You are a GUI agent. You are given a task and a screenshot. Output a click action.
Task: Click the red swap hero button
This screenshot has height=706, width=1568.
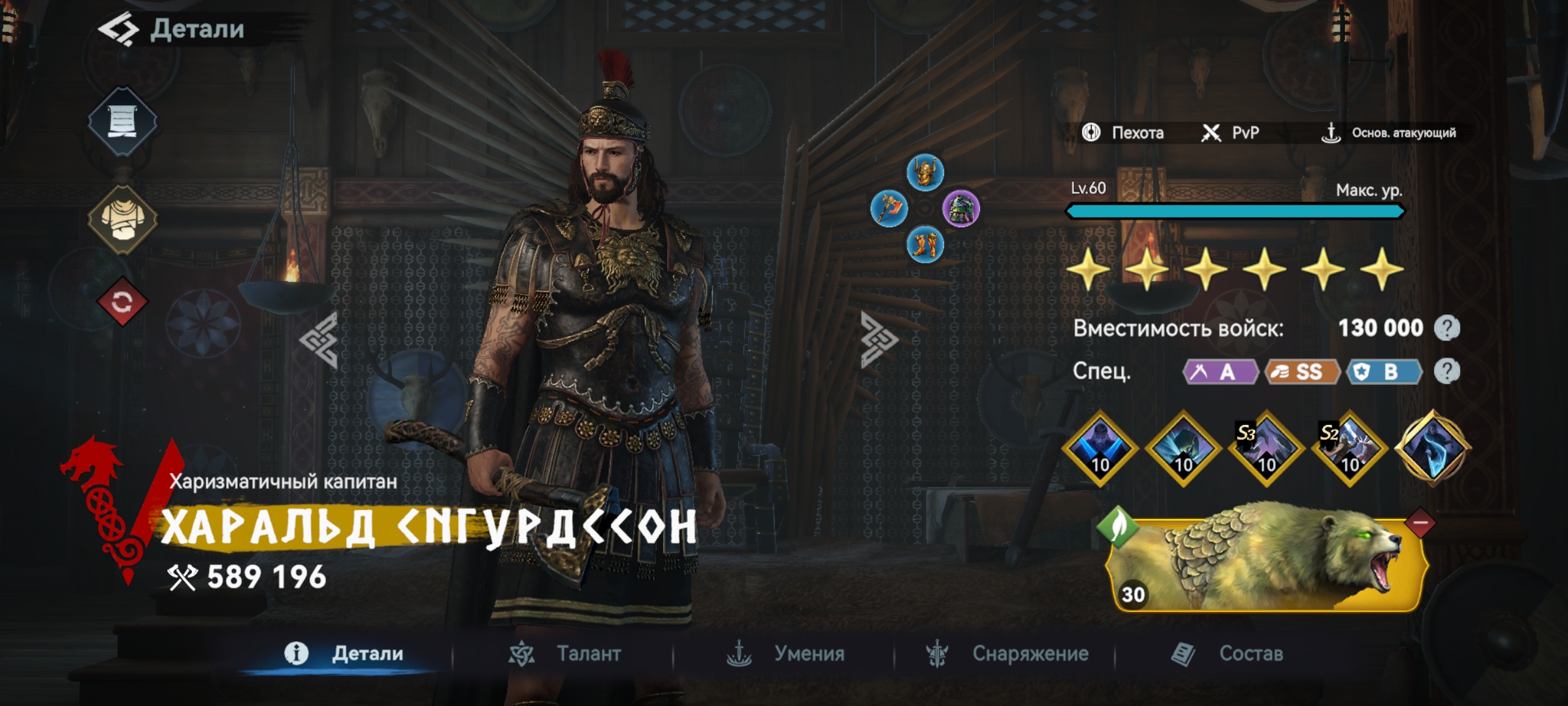pos(122,302)
